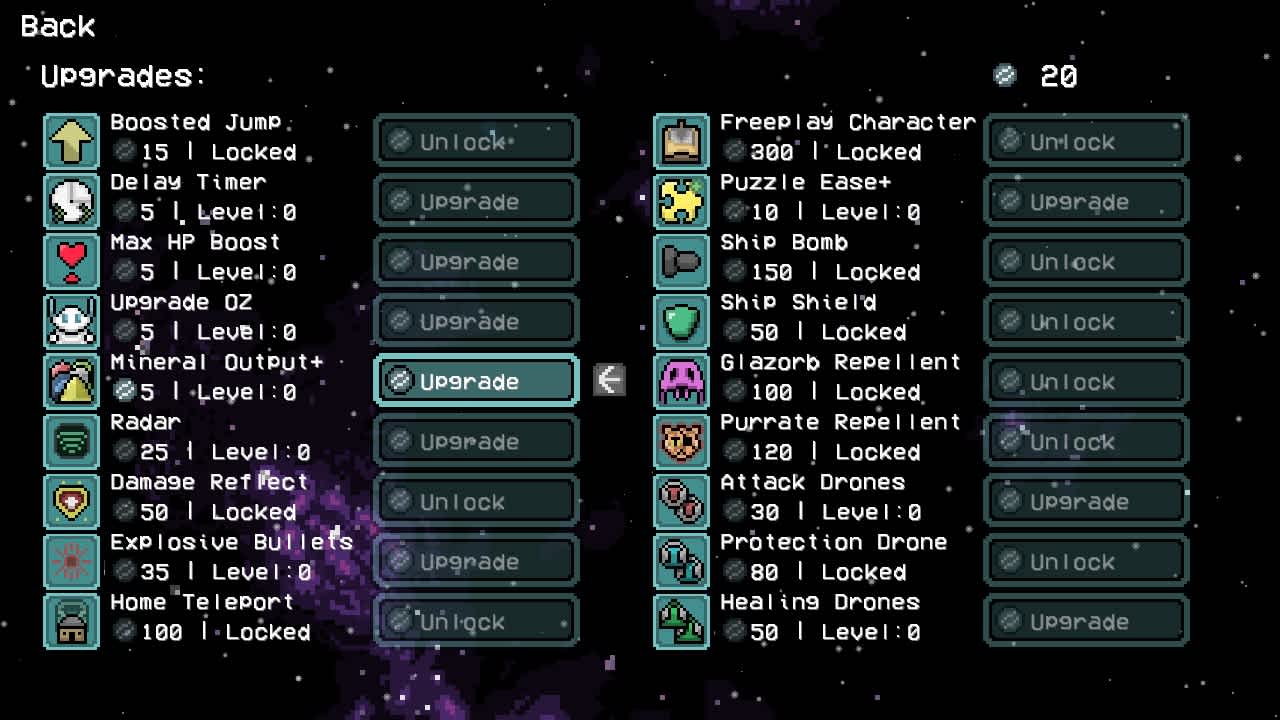Click the Glazorb Repellent pink icon

click(x=681, y=381)
